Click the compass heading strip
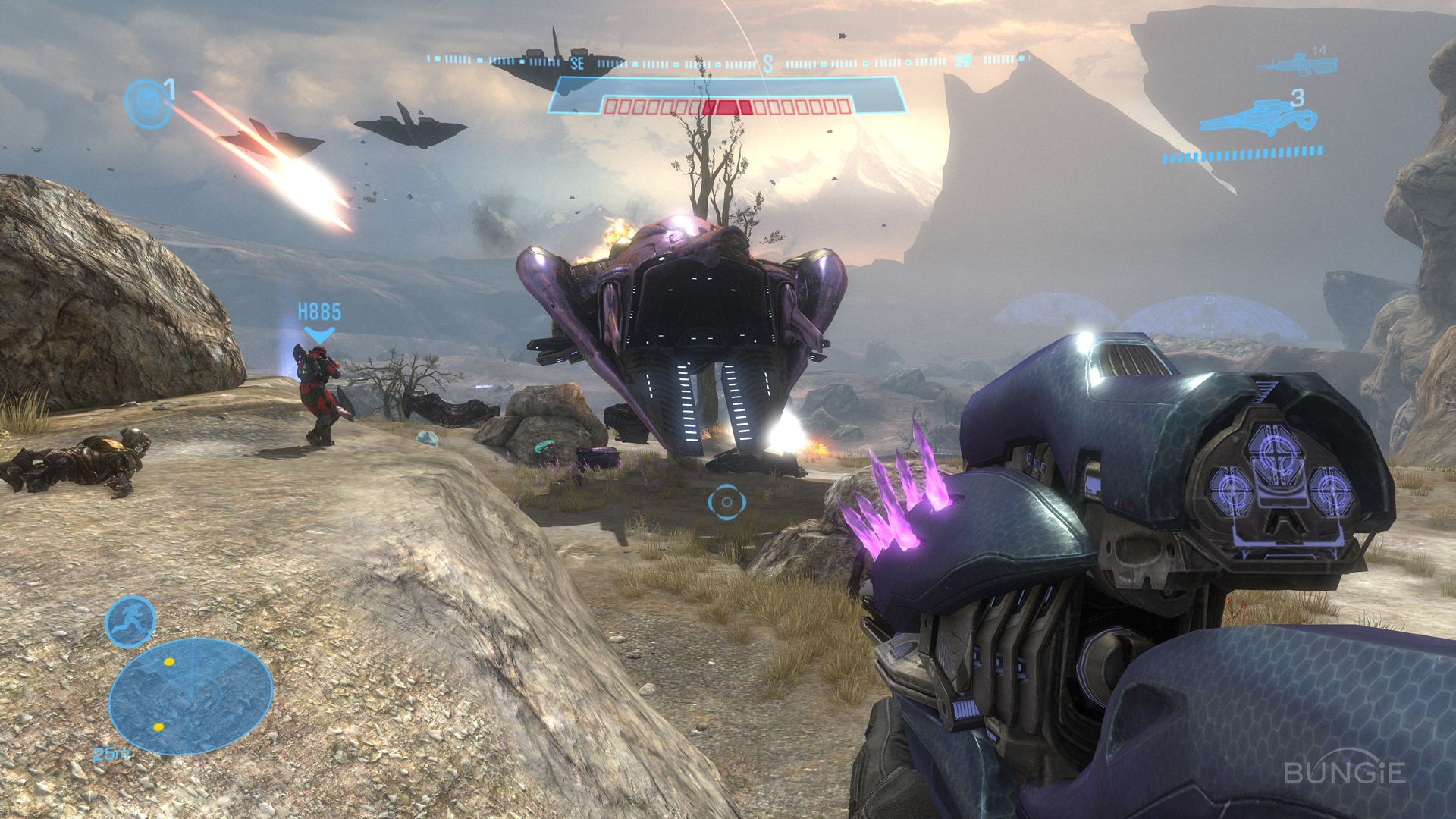This screenshot has height=819, width=1456. coord(726,61)
